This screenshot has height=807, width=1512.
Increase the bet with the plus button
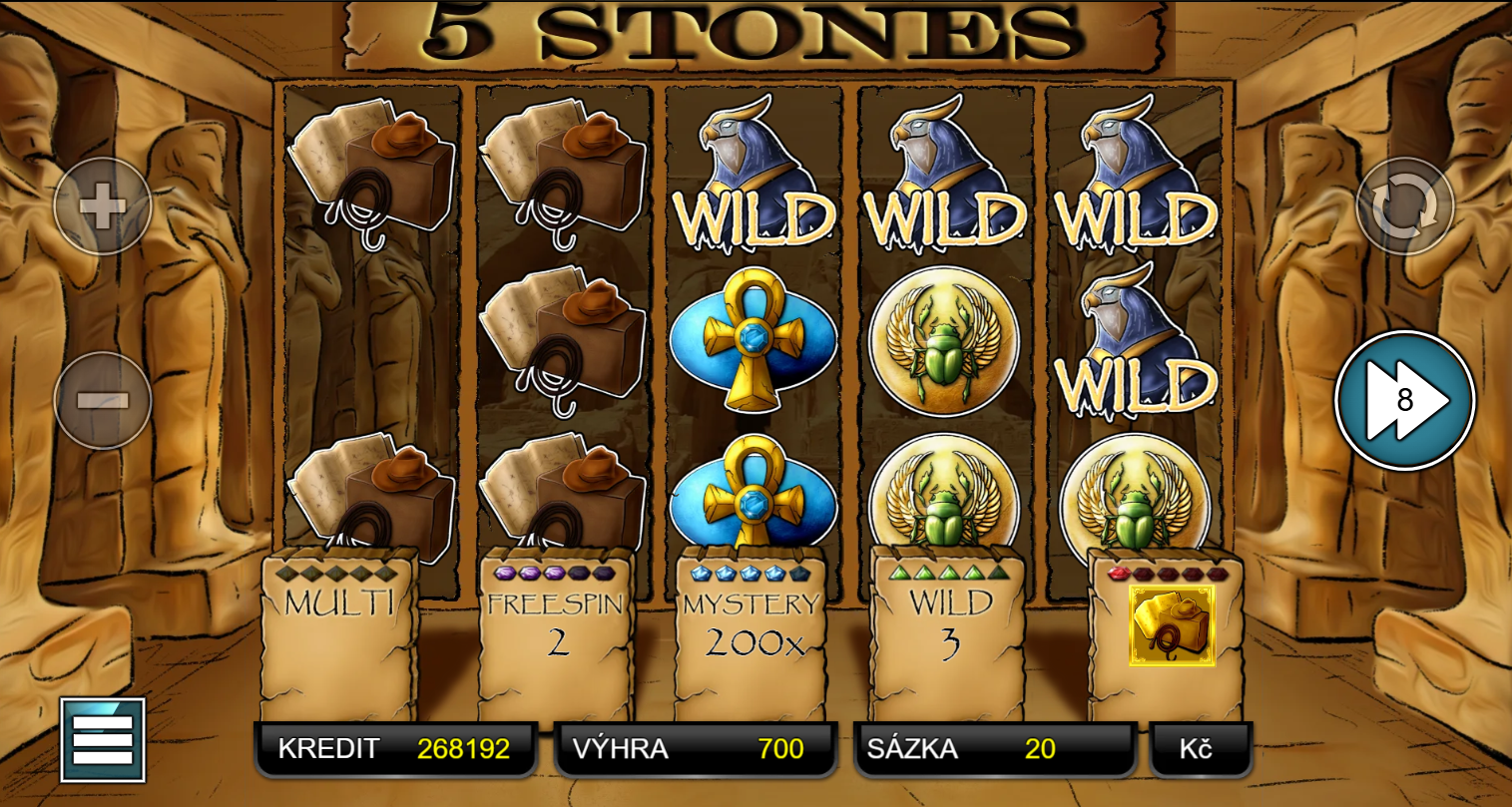pyautogui.click(x=102, y=206)
